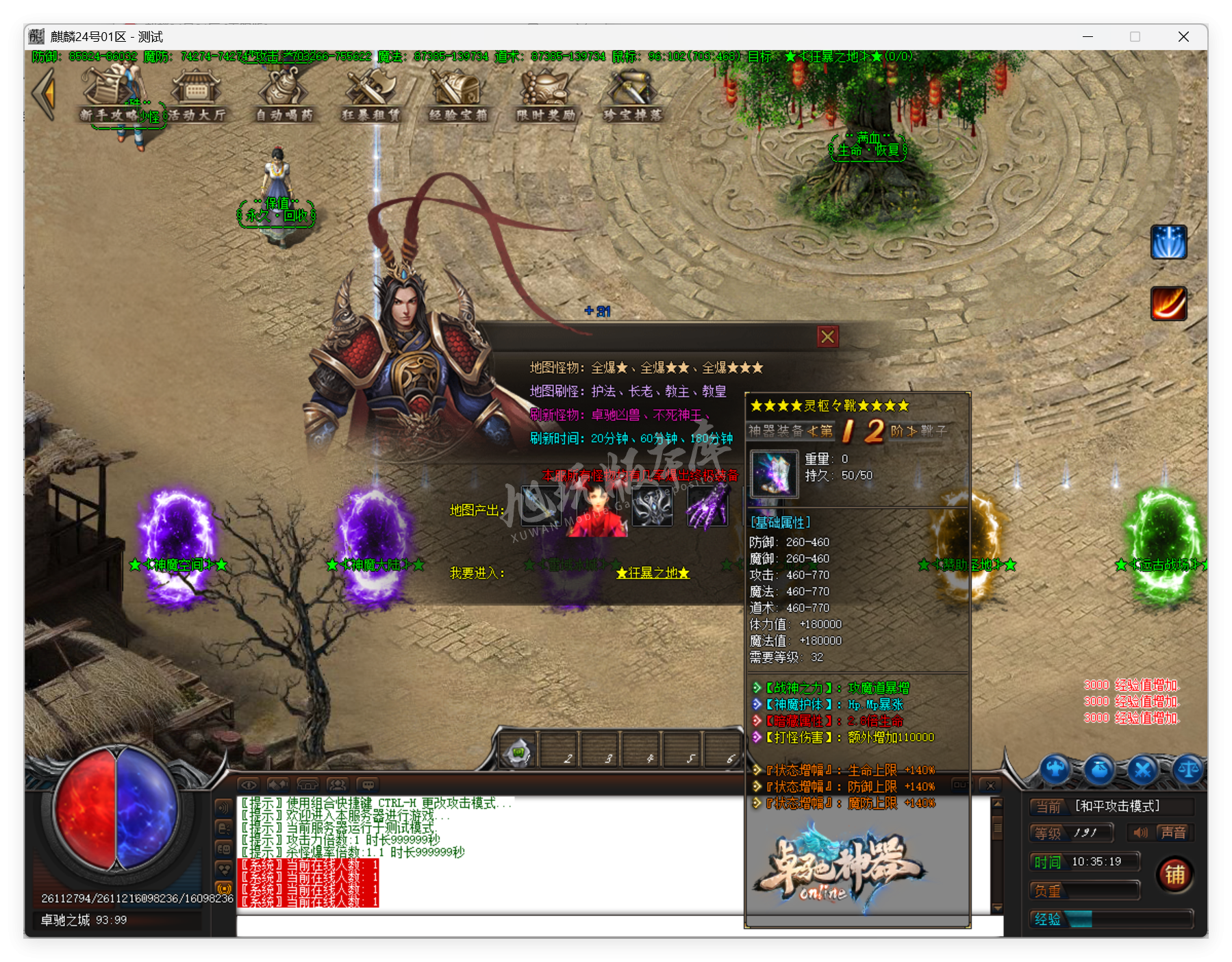Toggle chat visibility with eye icon
The image size is (1232, 962).
click(x=250, y=785)
